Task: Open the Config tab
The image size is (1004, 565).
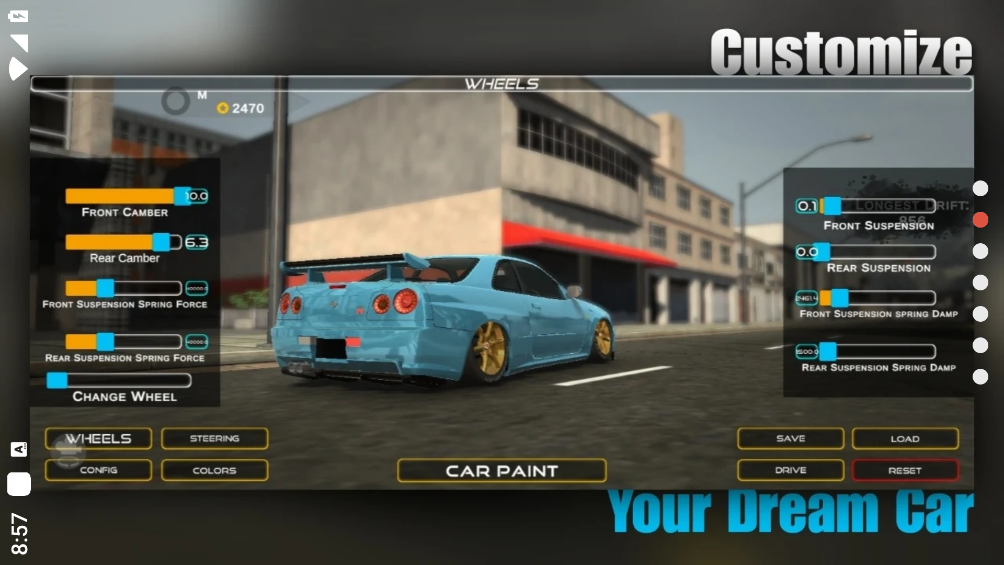Action: [98, 470]
